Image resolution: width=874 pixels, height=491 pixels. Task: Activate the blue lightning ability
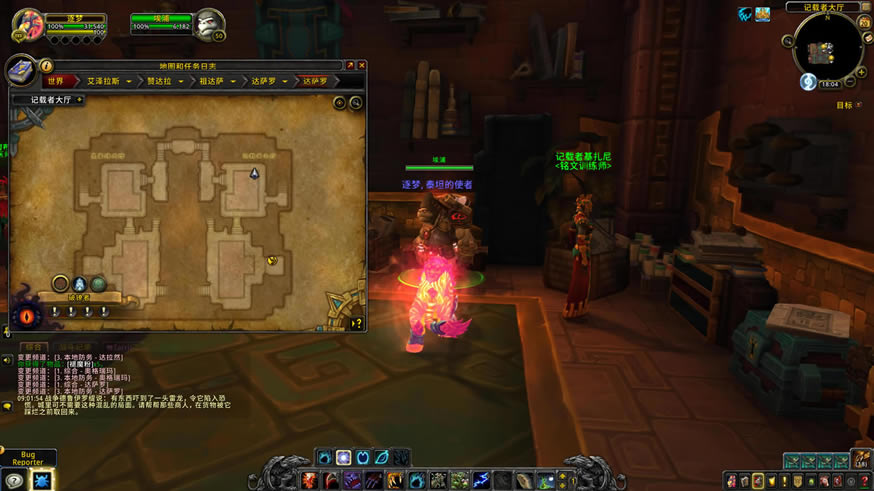482,480
